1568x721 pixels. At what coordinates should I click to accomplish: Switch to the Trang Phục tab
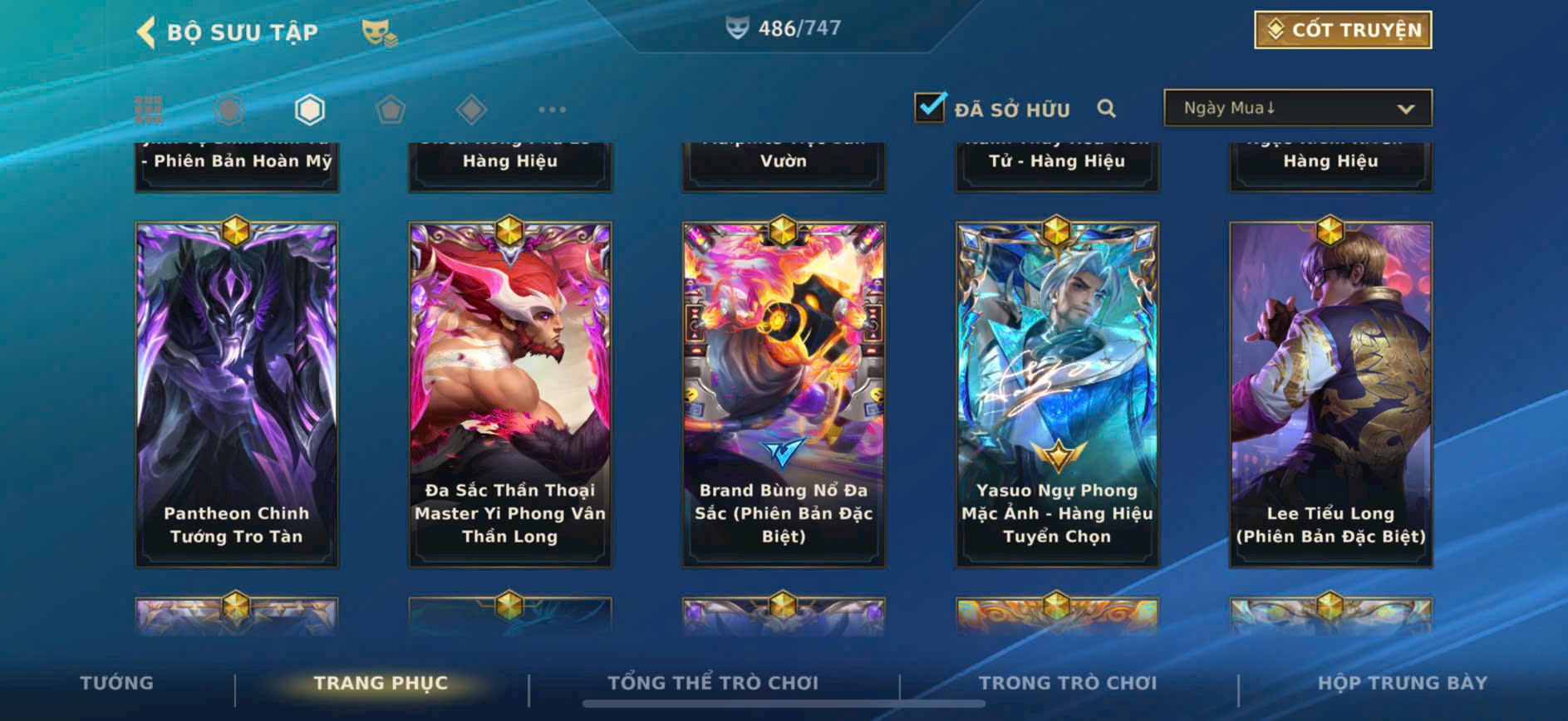(381, 683)
